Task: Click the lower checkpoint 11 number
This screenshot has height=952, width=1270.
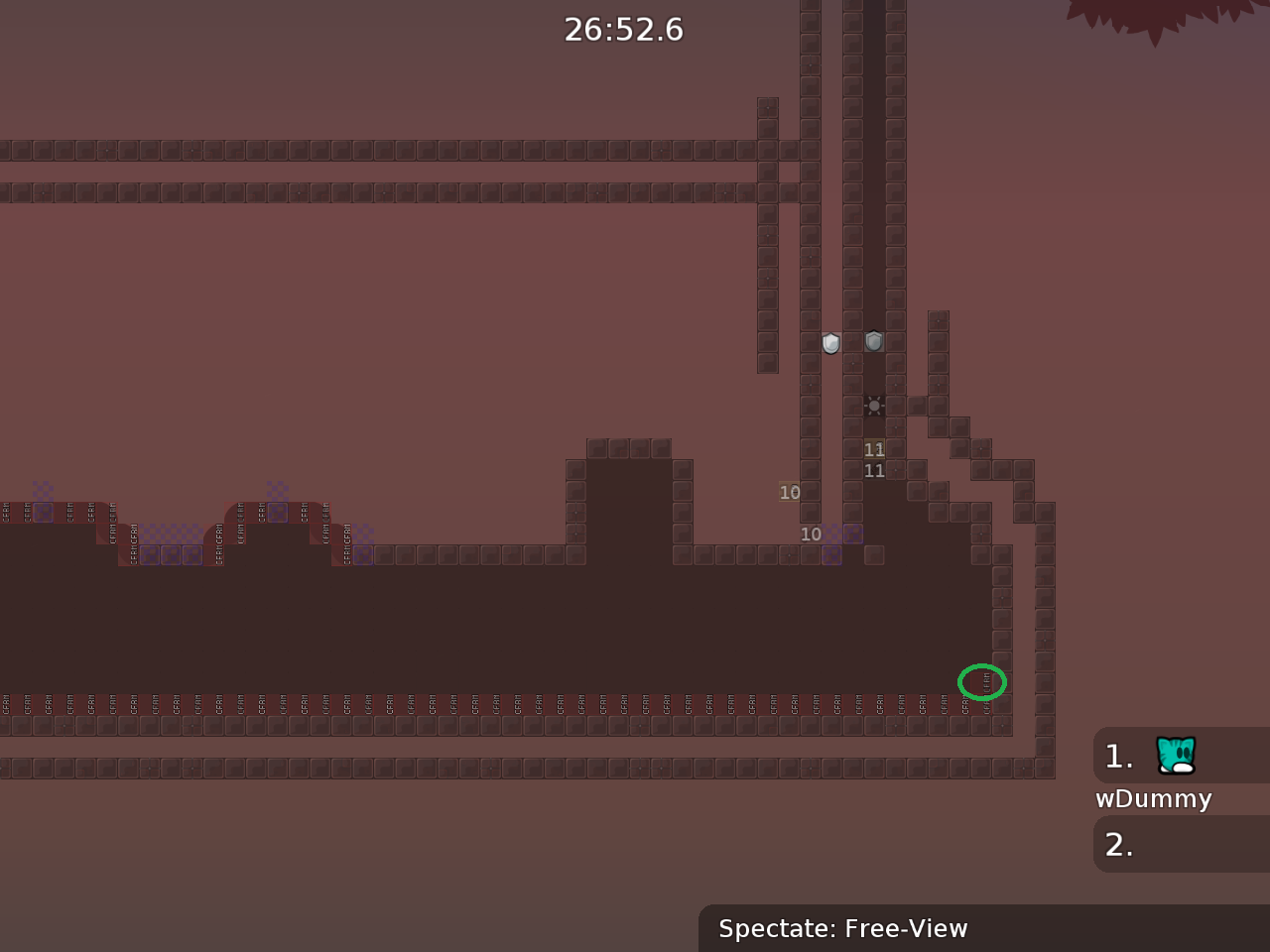Action: [x=874, y=470]
